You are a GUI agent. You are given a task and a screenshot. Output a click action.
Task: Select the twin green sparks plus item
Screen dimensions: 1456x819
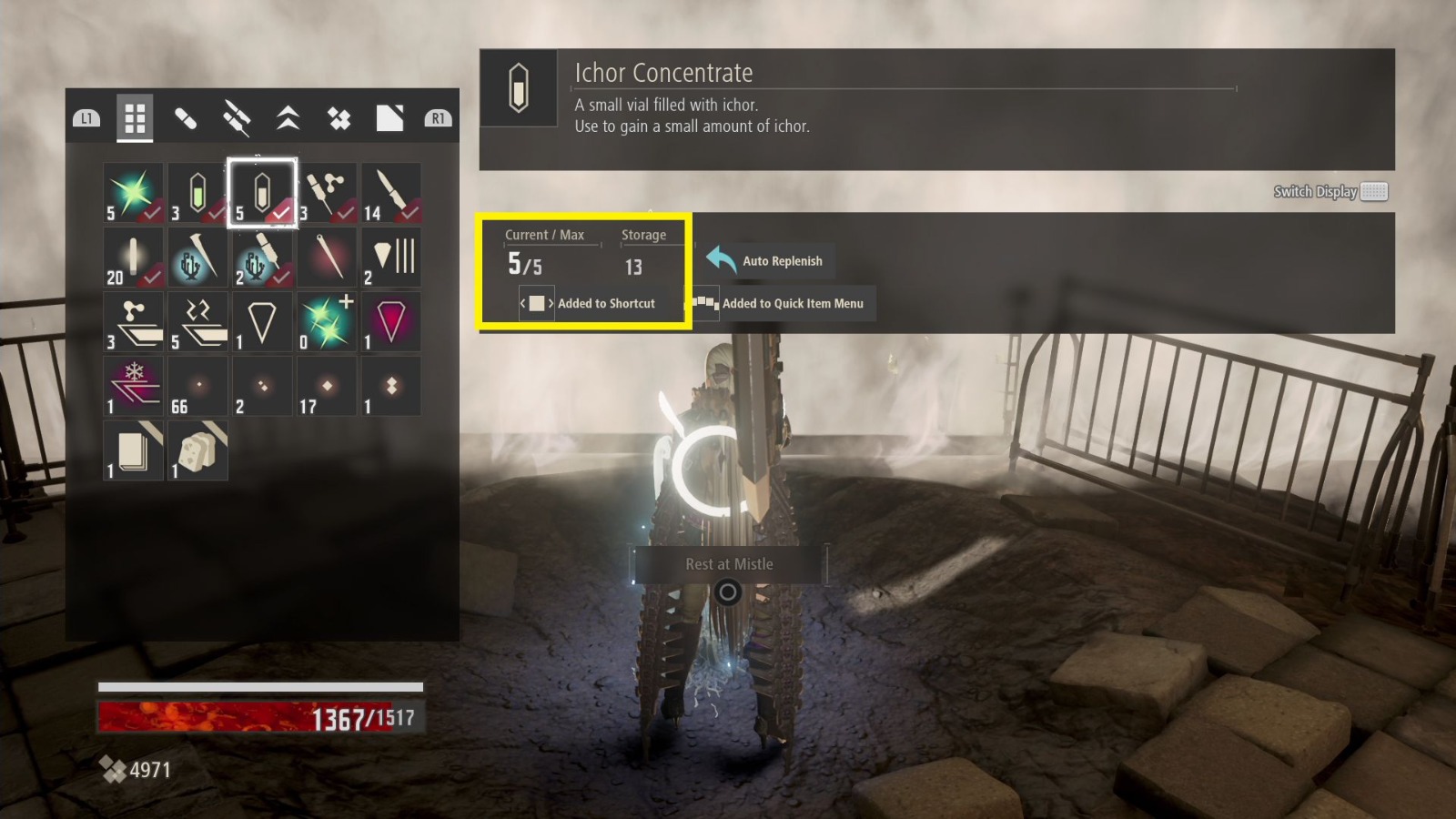327,322
